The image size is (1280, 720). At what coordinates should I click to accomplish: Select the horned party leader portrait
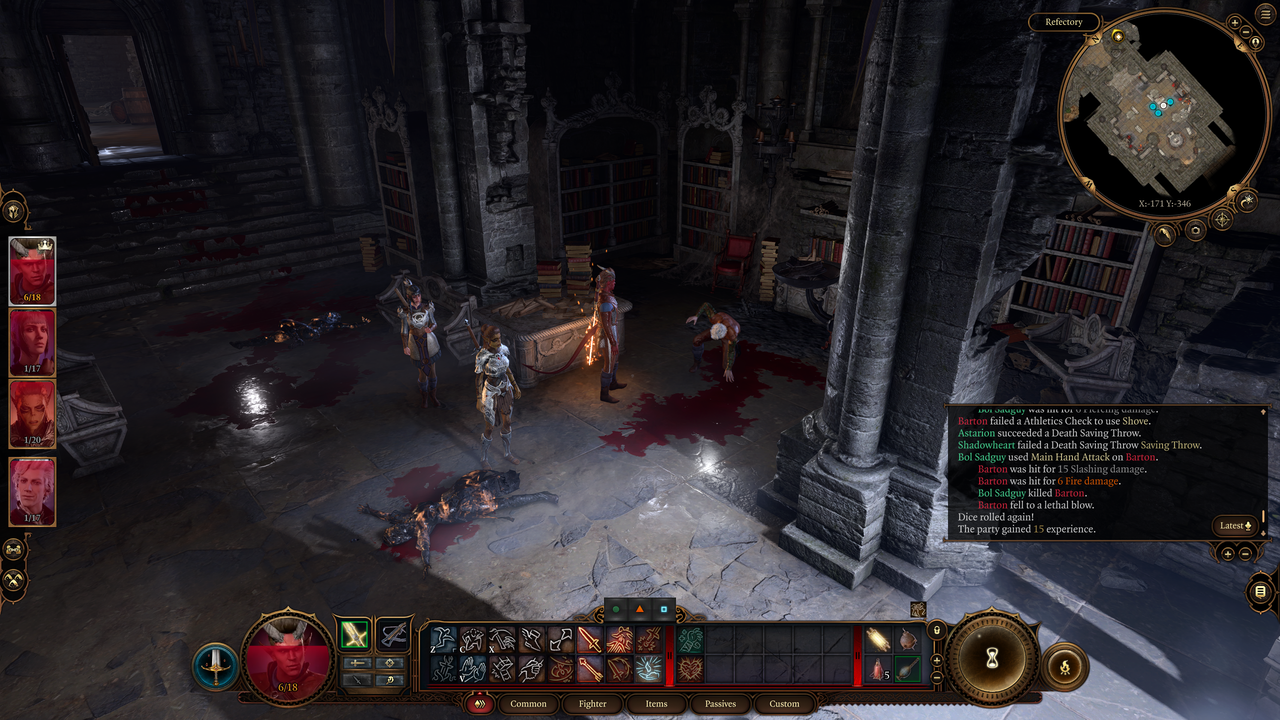pos(32,271)
